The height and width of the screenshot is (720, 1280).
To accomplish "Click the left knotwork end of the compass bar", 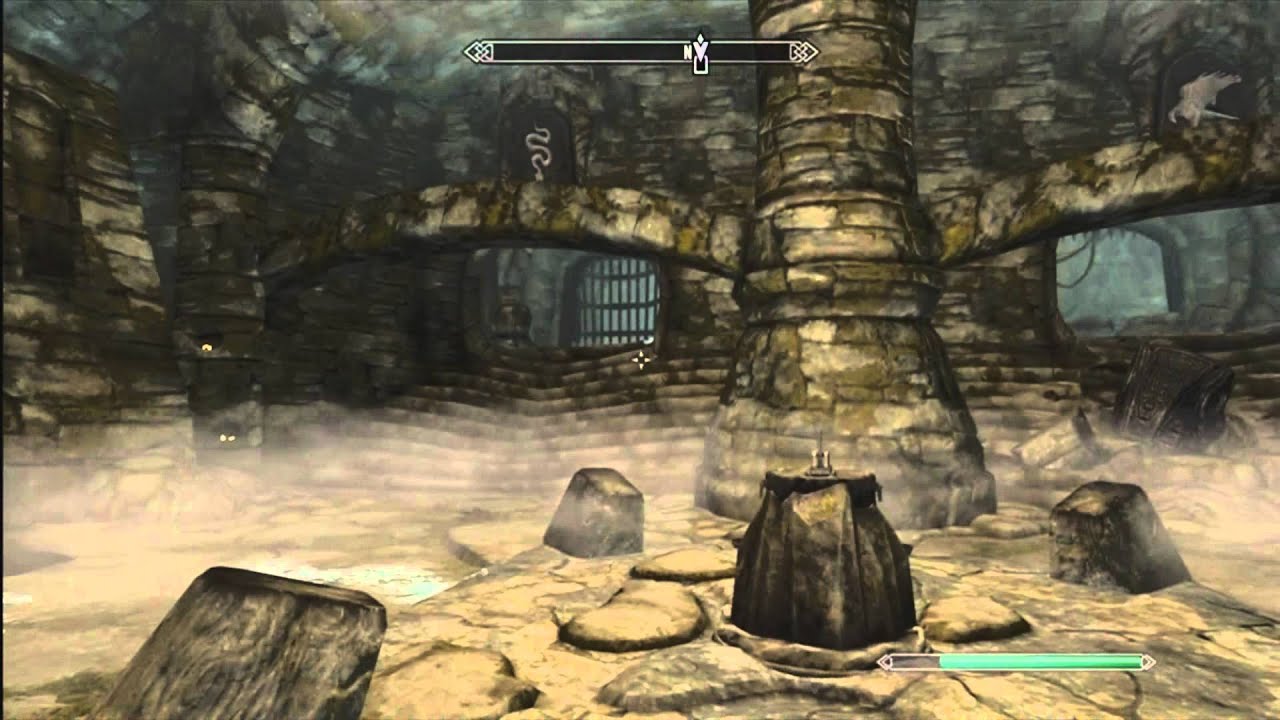I will coord(475,48).
